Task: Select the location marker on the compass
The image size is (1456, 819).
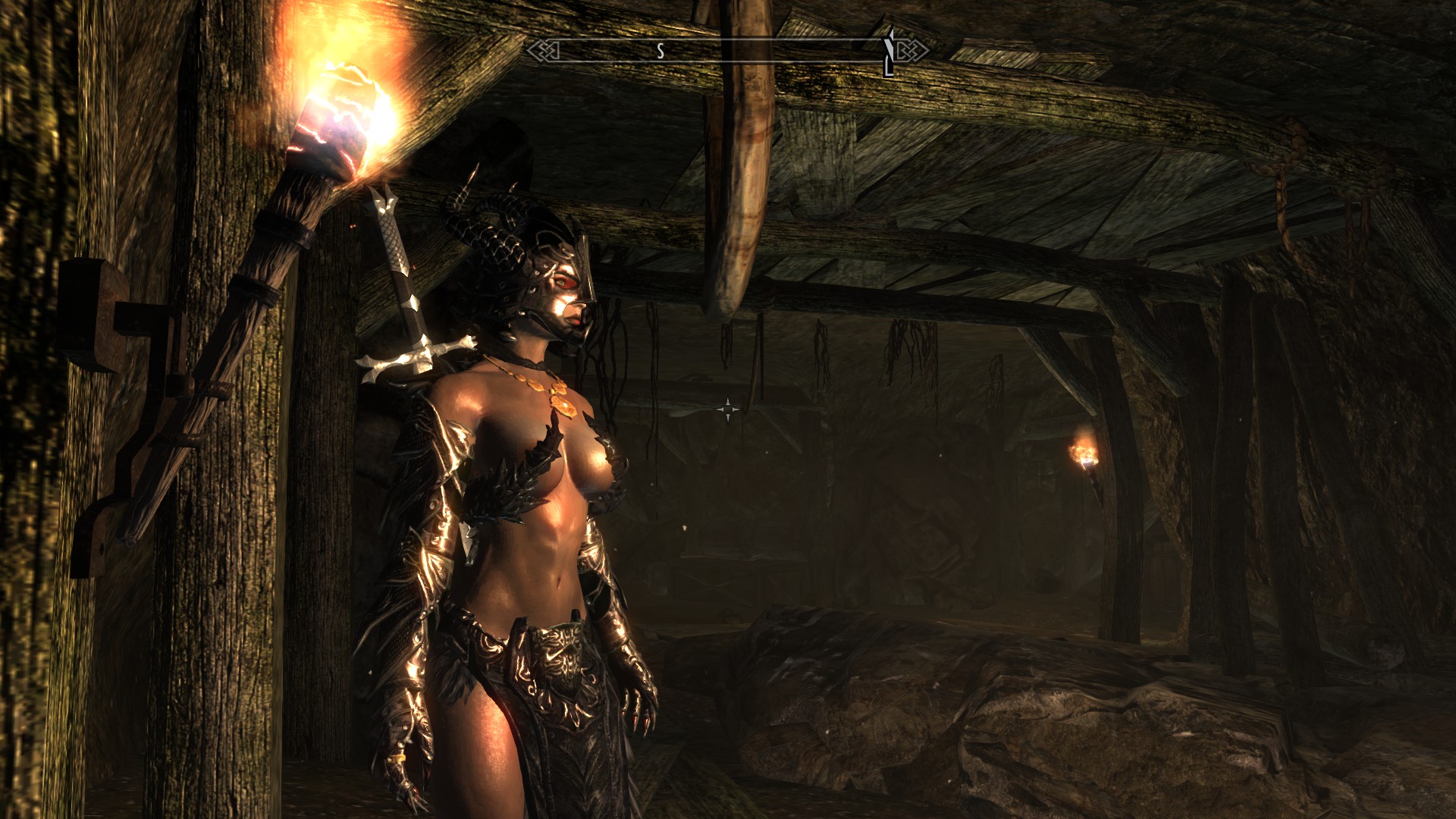Action: 889,52
